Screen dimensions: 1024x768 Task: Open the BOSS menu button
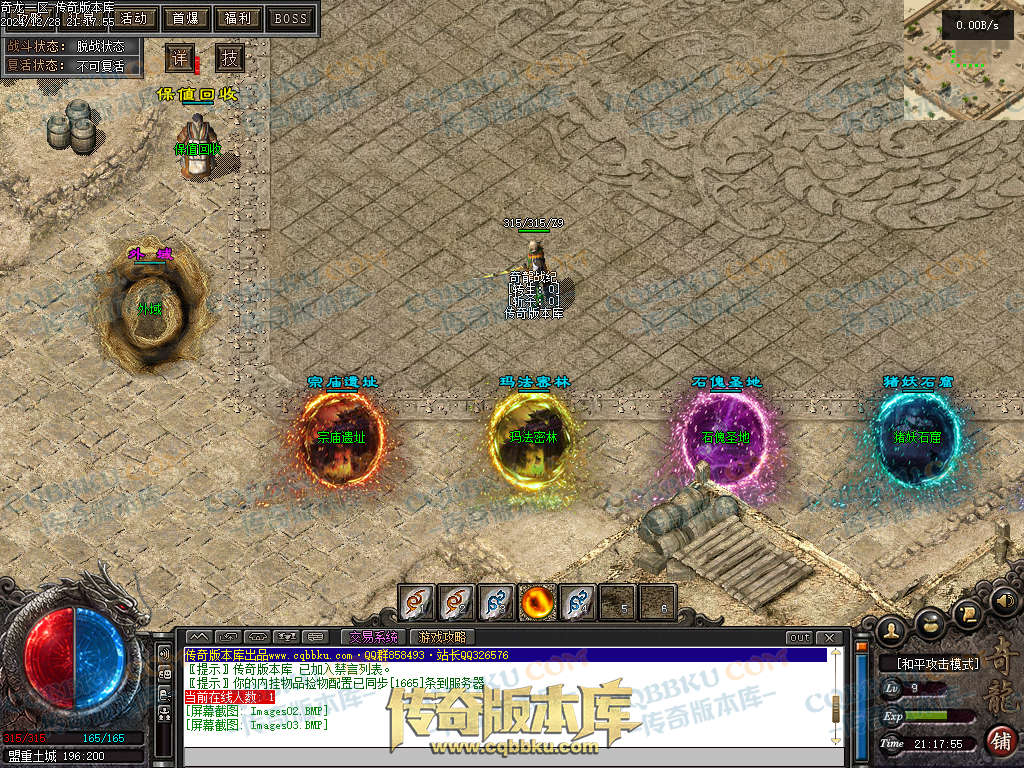[291, 18]
